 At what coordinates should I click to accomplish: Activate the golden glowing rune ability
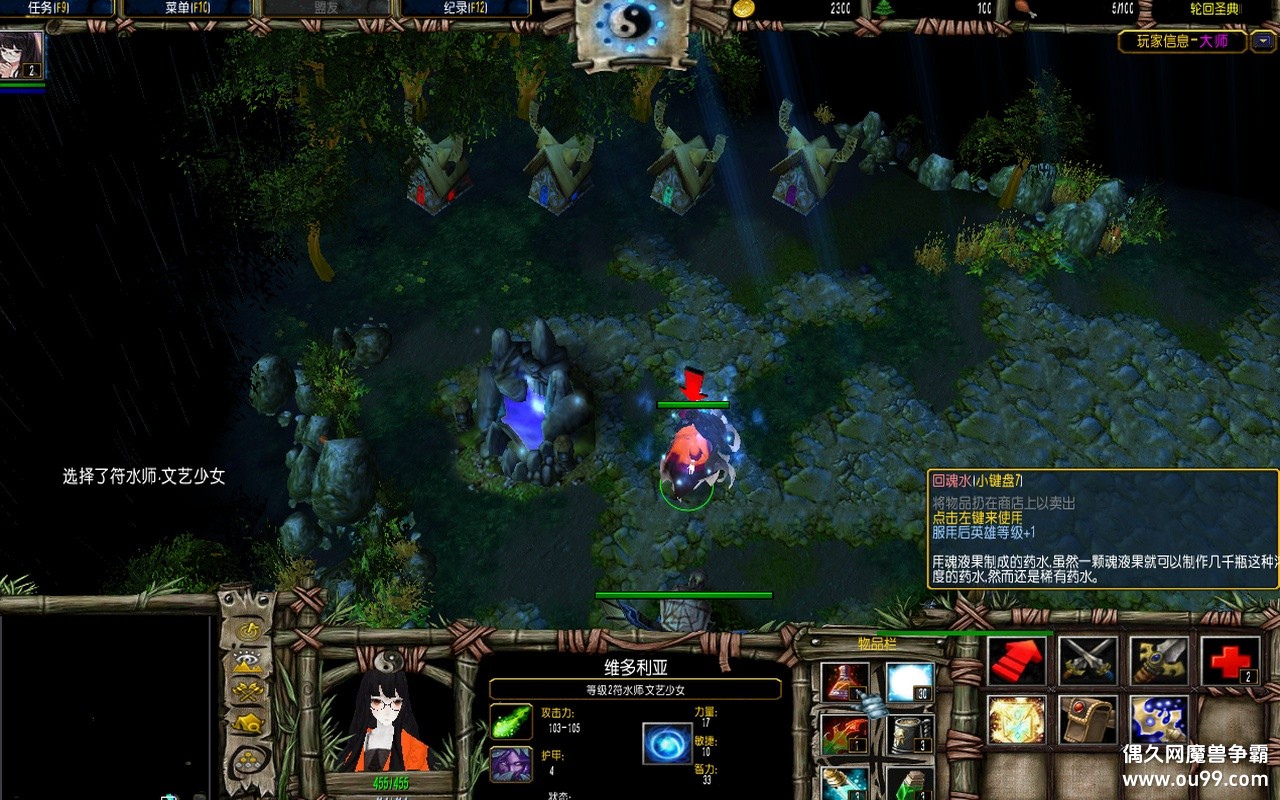(1017, 720)
